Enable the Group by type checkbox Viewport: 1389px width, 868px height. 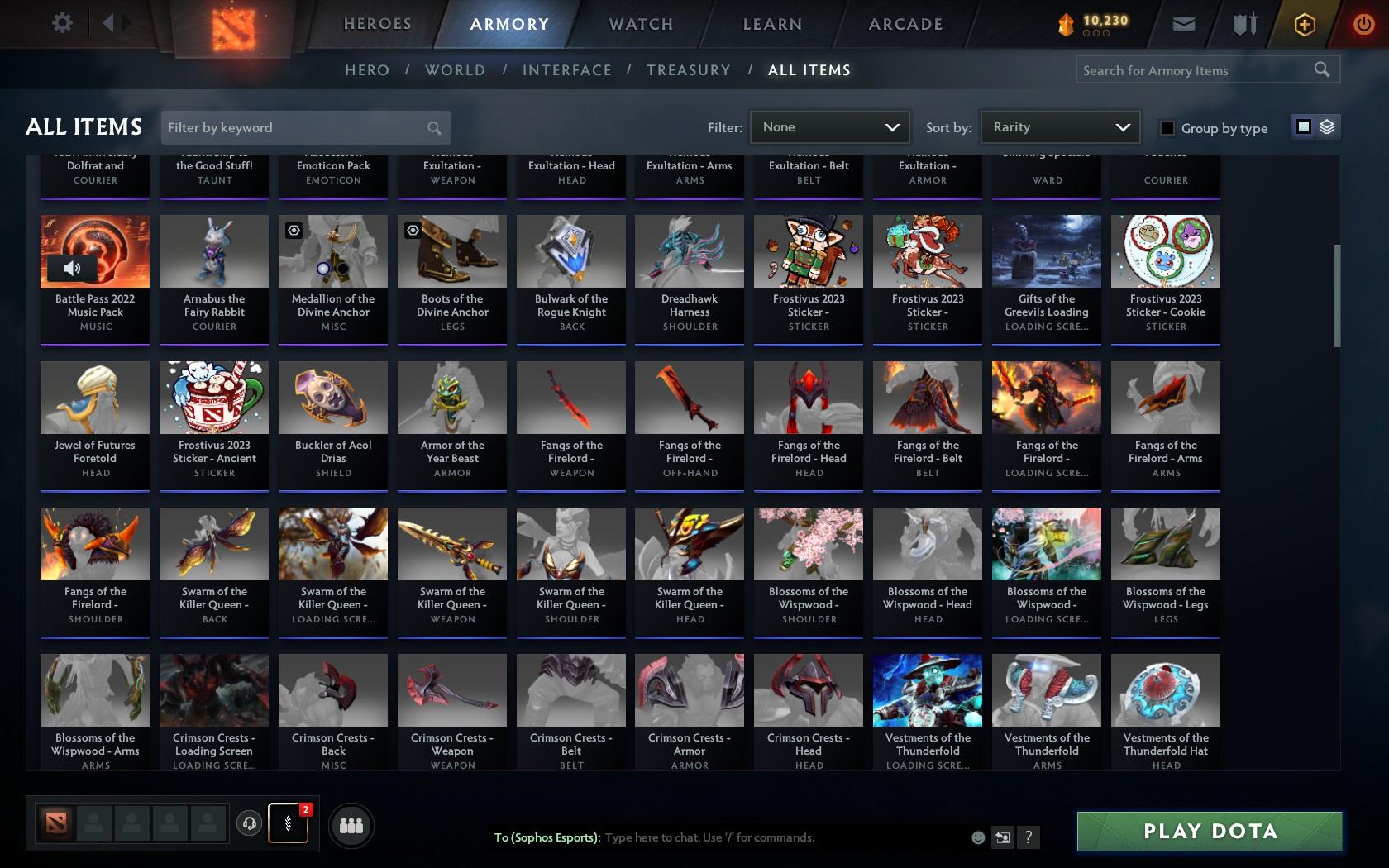click(1166, 129)
